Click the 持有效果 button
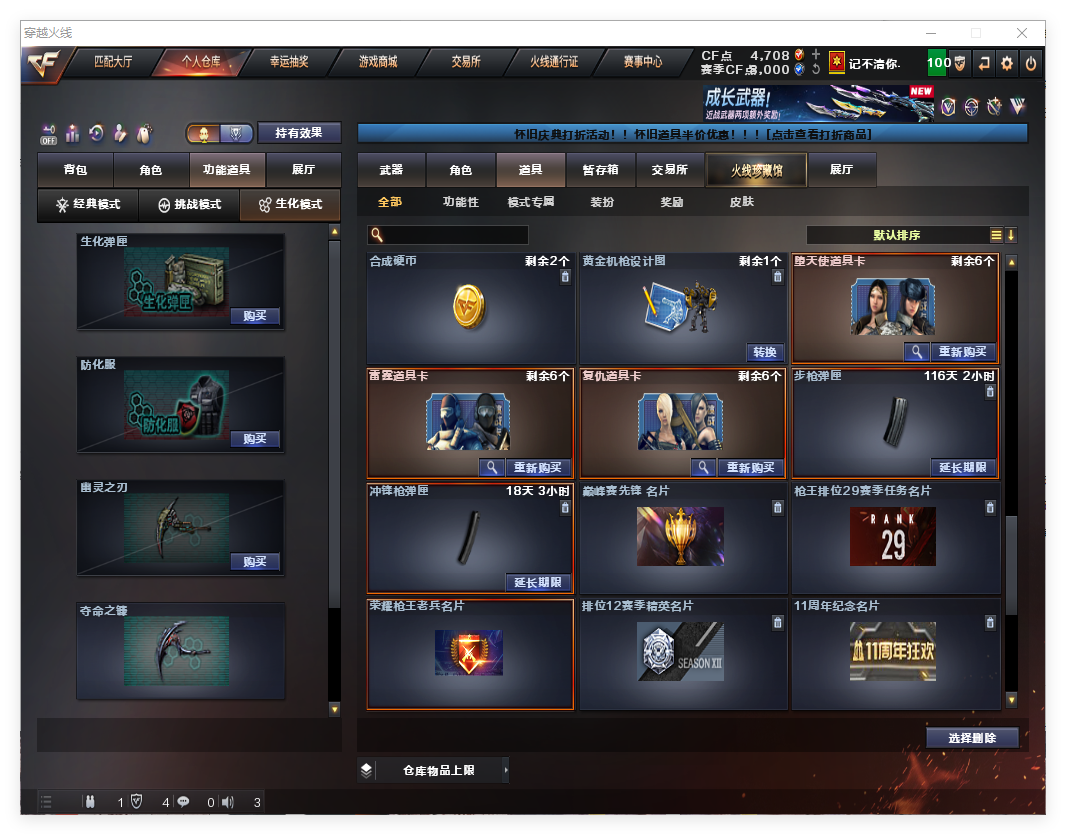This screenshot has width=1066, height=835. 299,133
